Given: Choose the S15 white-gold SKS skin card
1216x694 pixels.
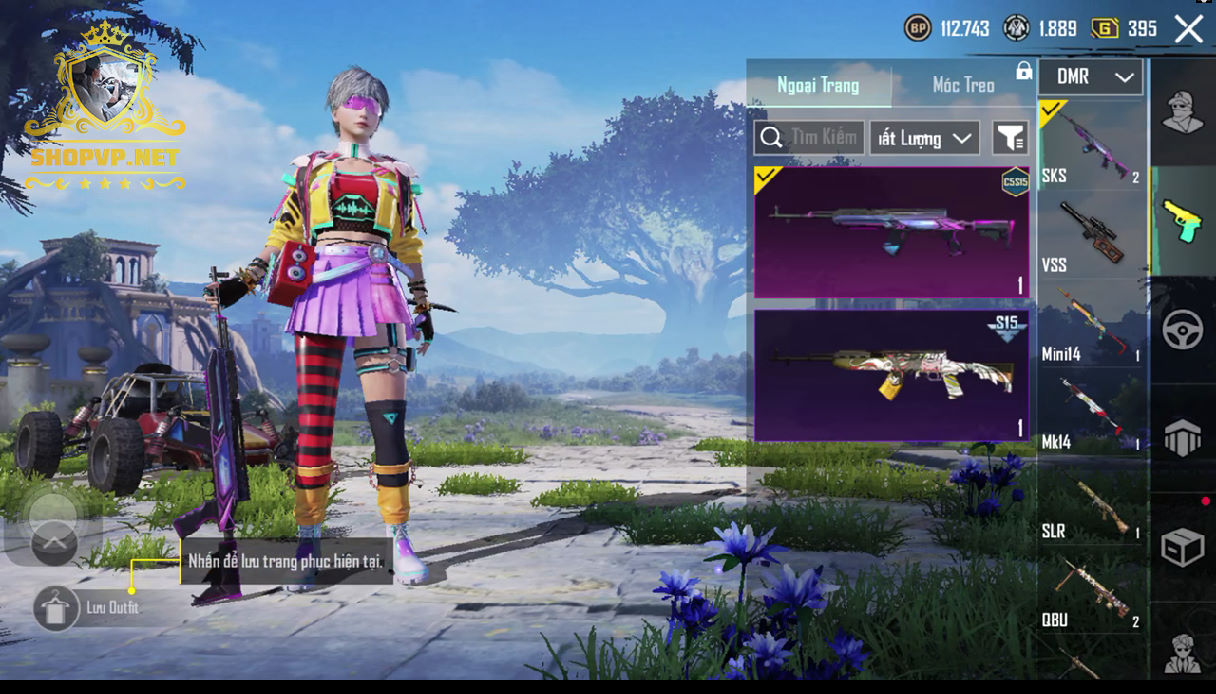Looking at the screenshot, I should (x=891, y=375).
